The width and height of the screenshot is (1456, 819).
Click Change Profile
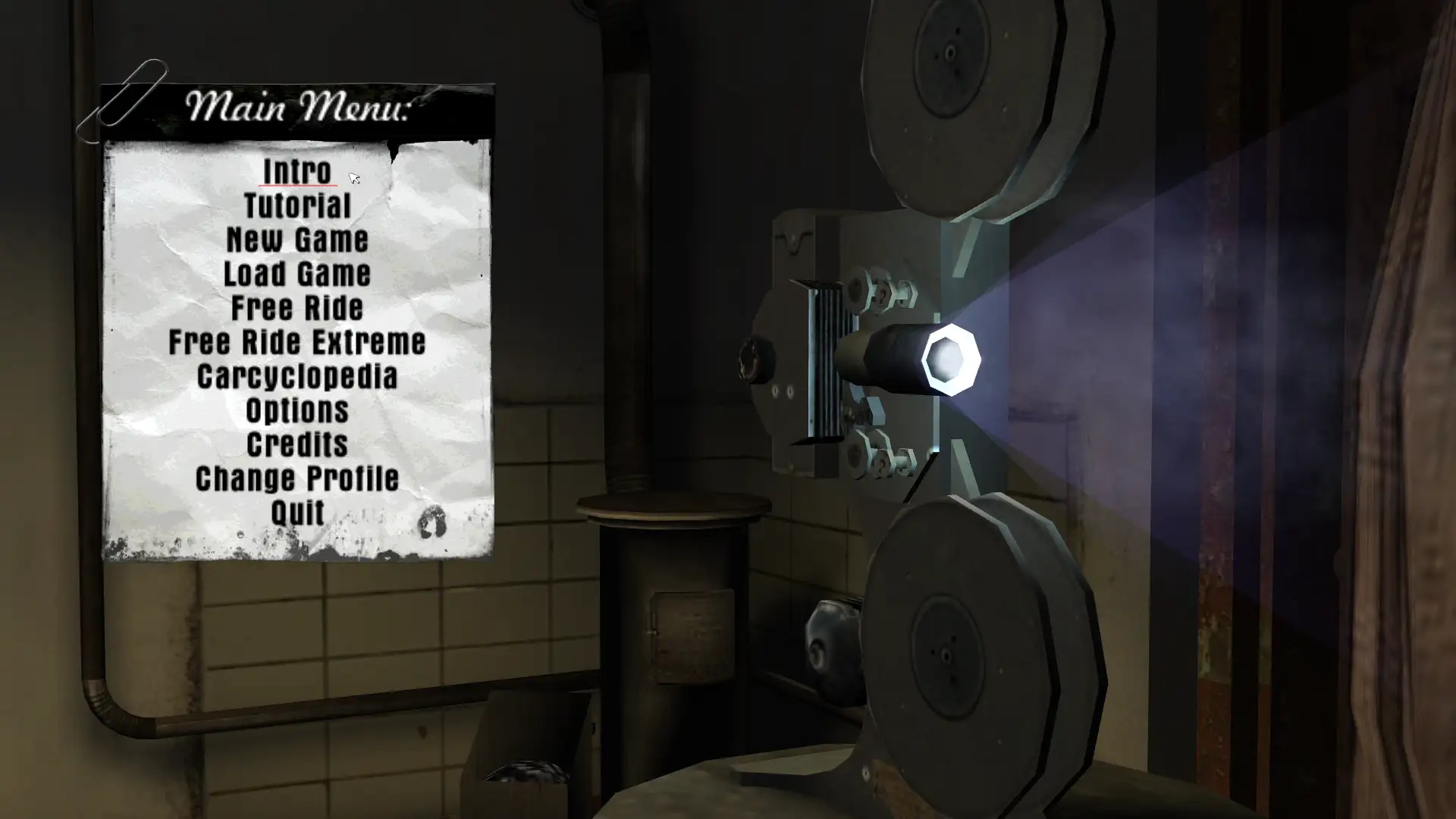pos(297,479)
